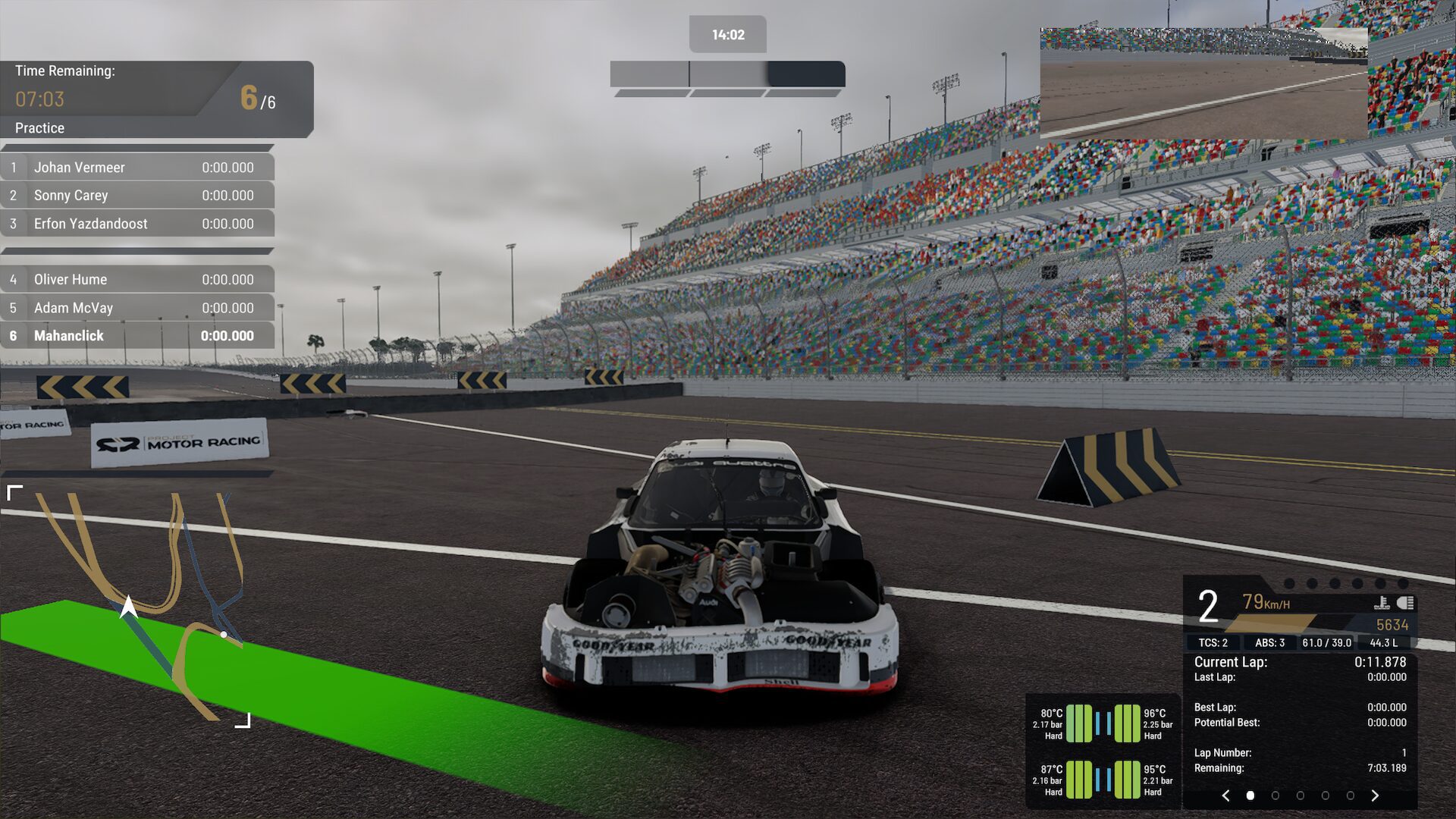Click the TCS: 2 indicator

click(x=1213, y=642)
